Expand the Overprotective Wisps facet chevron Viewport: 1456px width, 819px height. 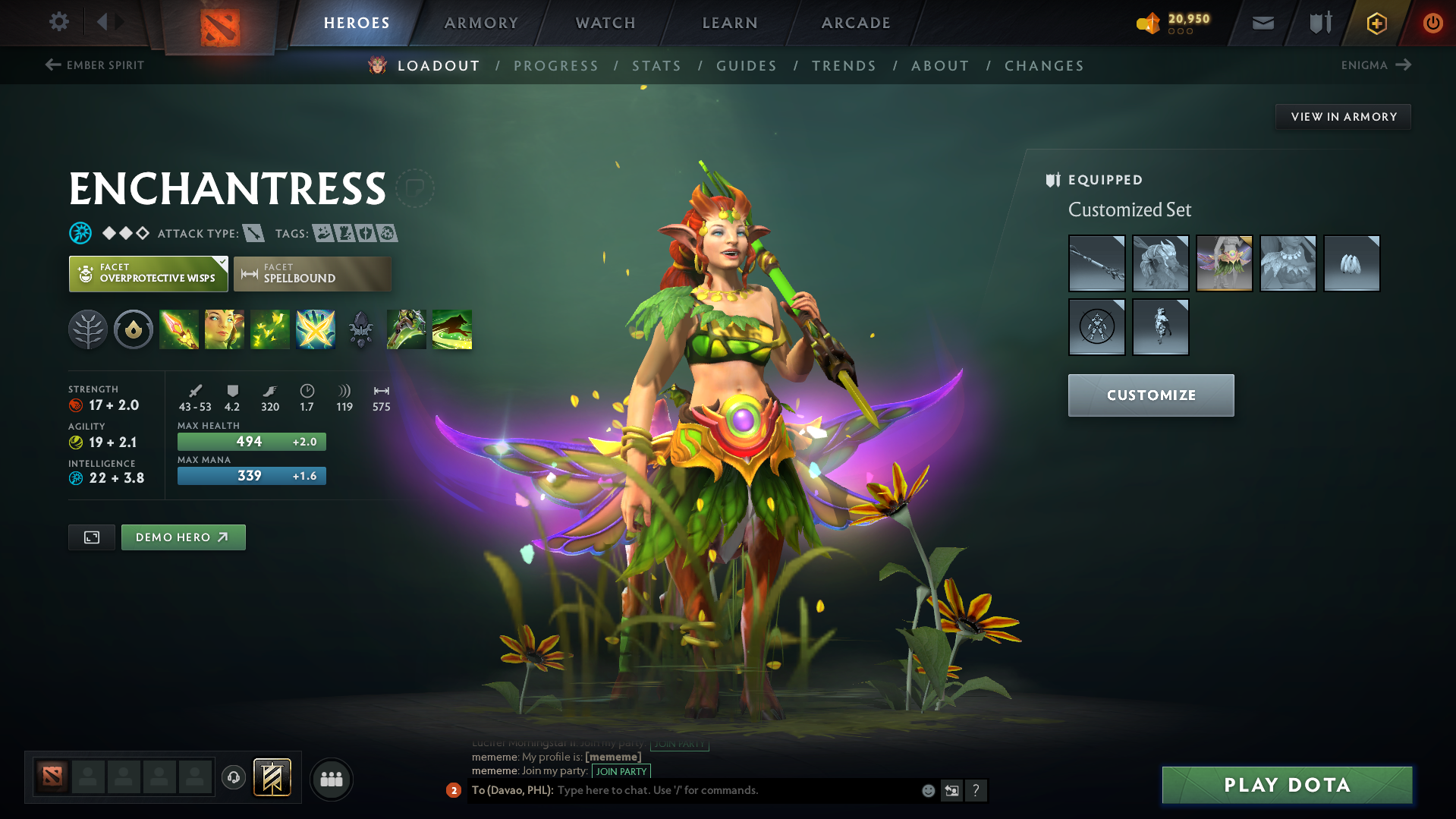[x=221, y=263]
